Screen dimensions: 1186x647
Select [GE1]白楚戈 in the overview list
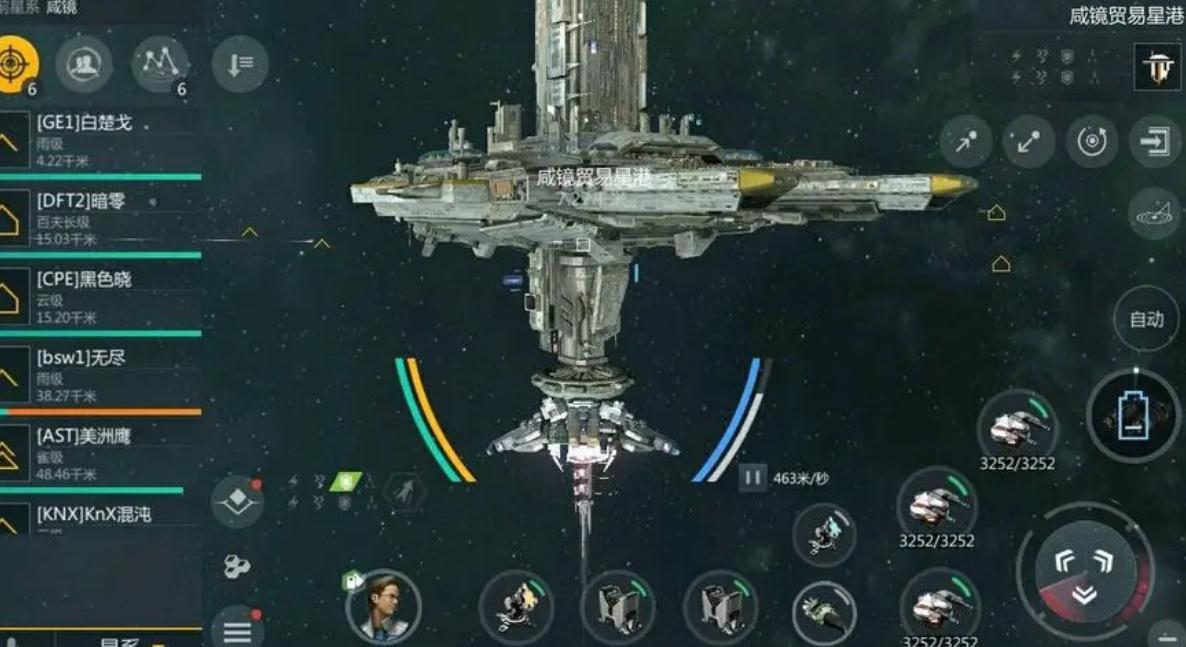(x=100, y=140)
